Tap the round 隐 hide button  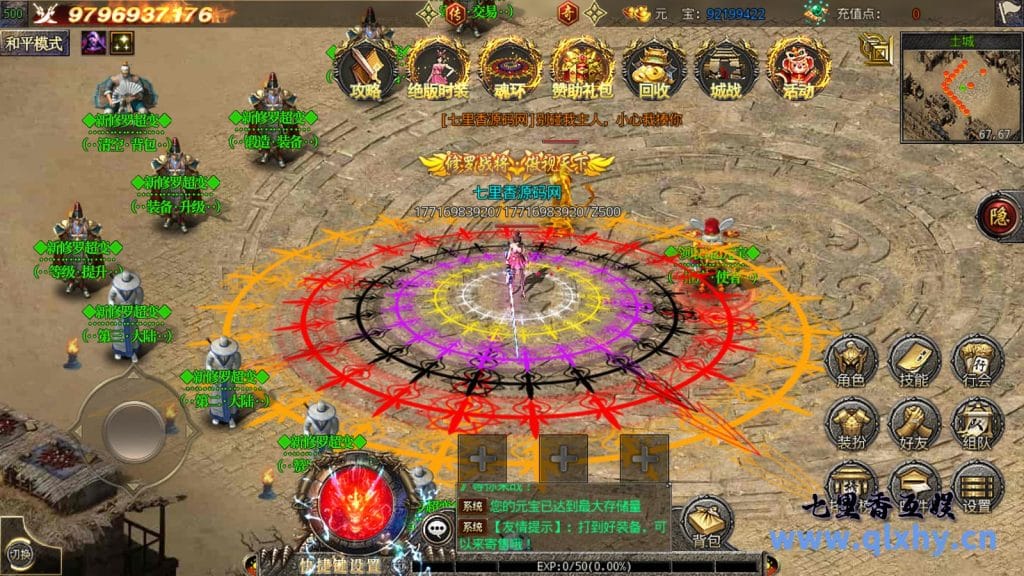(999, 216)
